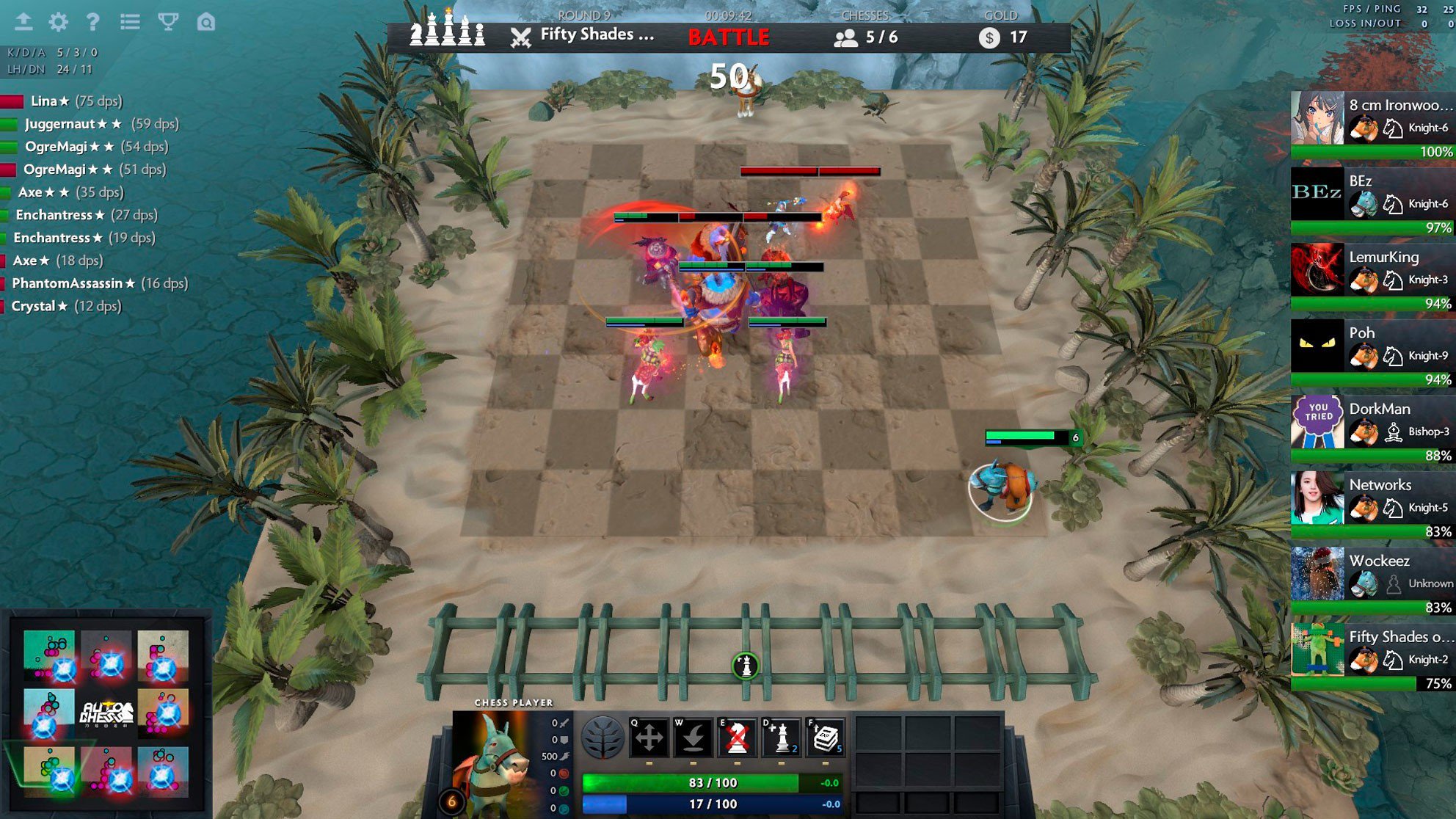This screenshot has height=819, width=1456.
Task: Click the question mark help icon
Action: click(x=92, y=22)
